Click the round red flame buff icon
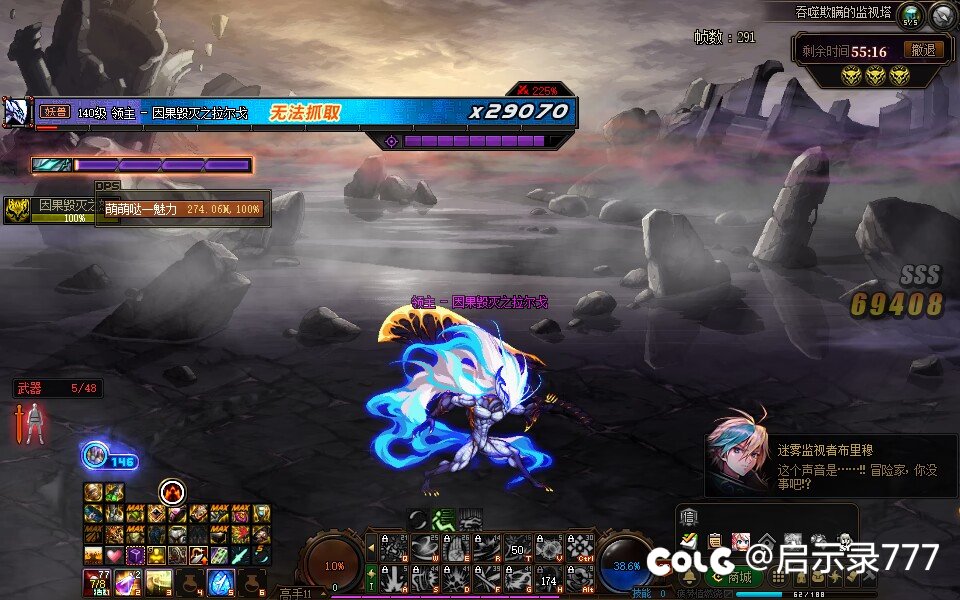The width and height of the screenshot is (960, 600). point(172,492)
